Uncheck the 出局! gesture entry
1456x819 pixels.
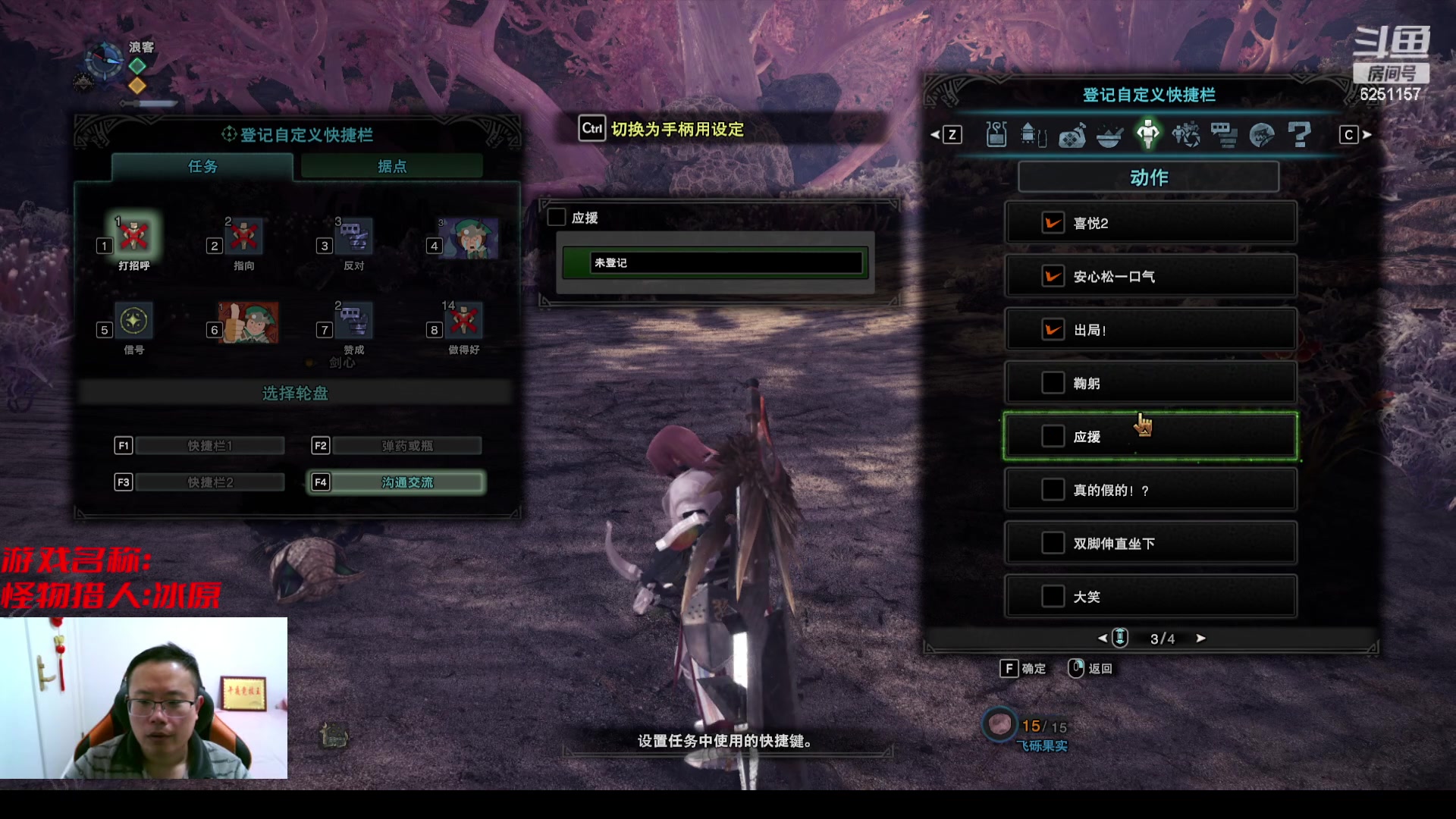tap(1053, 330)
